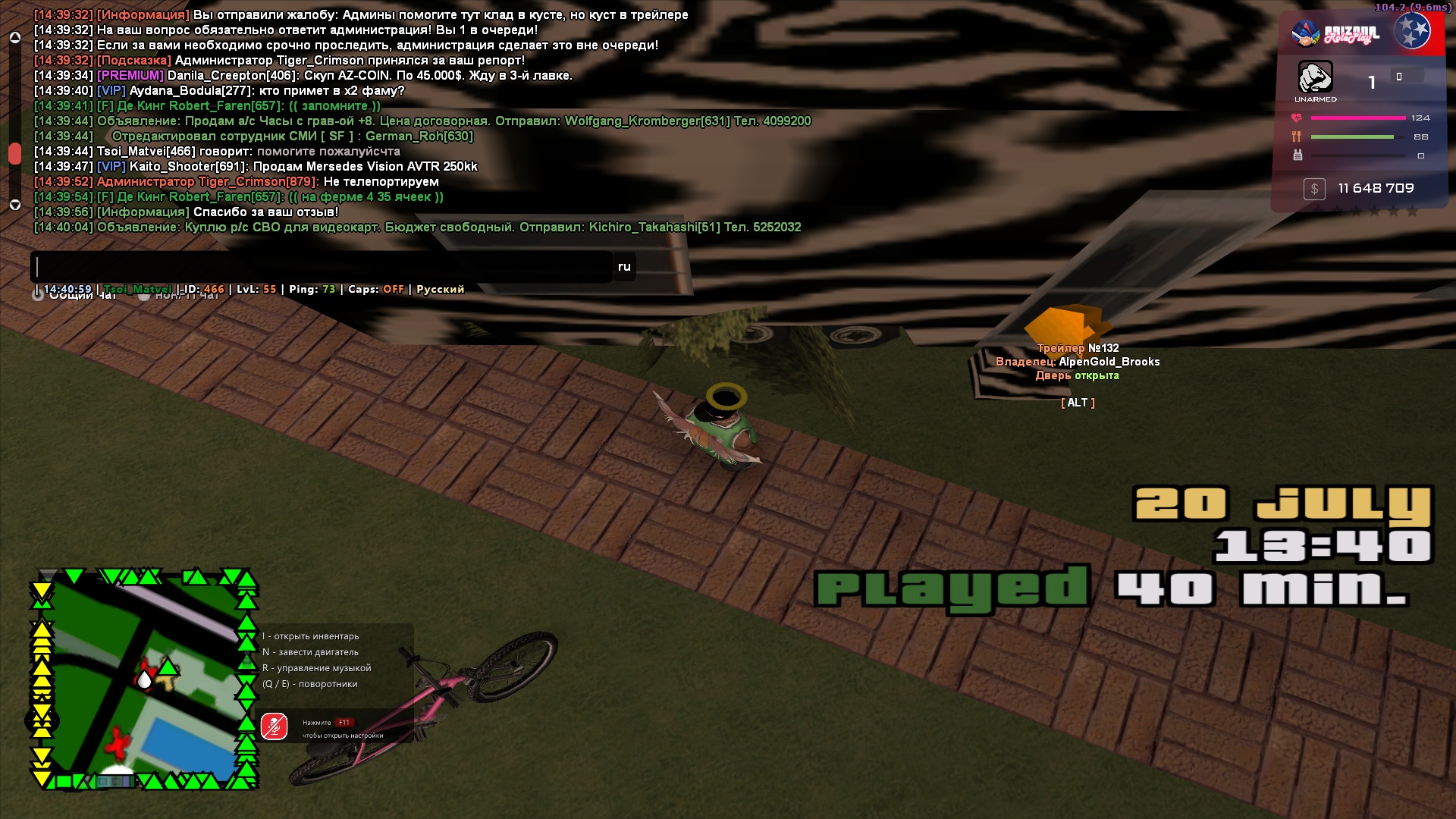Toggle the 'ru' keyboard layout indicator
Image resolution: width=1456 pixels, height=819 pixels.
coord(624,267)
